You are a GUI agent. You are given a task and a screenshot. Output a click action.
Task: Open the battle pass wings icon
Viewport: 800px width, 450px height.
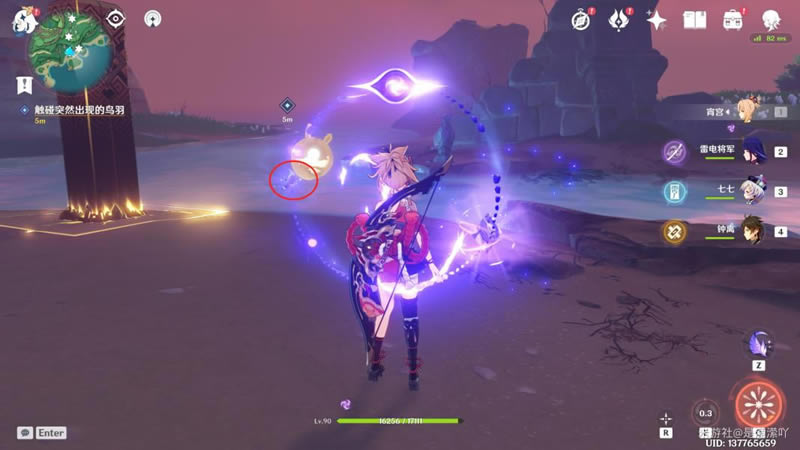point(619,19)
